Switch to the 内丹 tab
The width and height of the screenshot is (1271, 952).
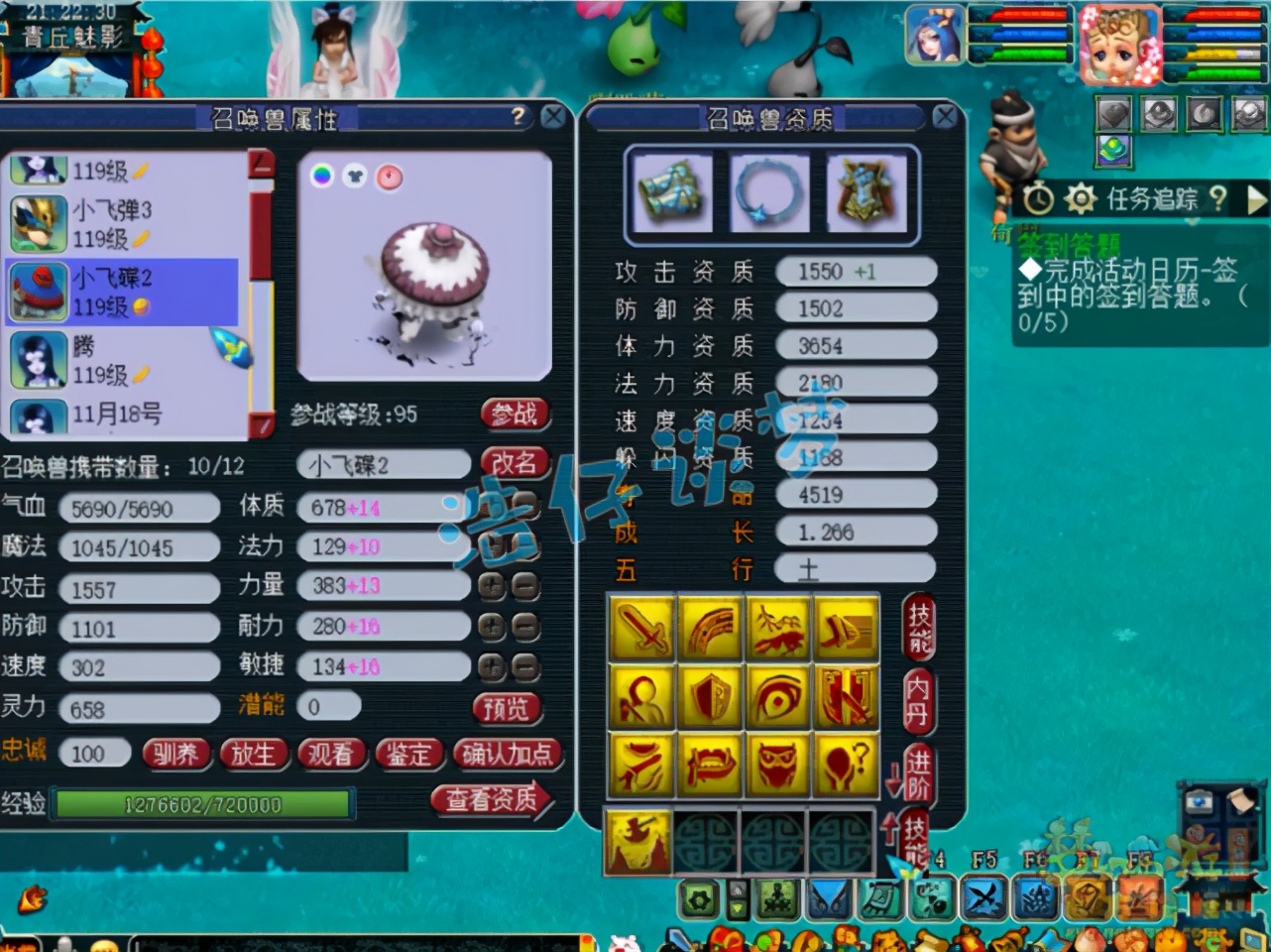pyautogui.click(x=919, y=701)
